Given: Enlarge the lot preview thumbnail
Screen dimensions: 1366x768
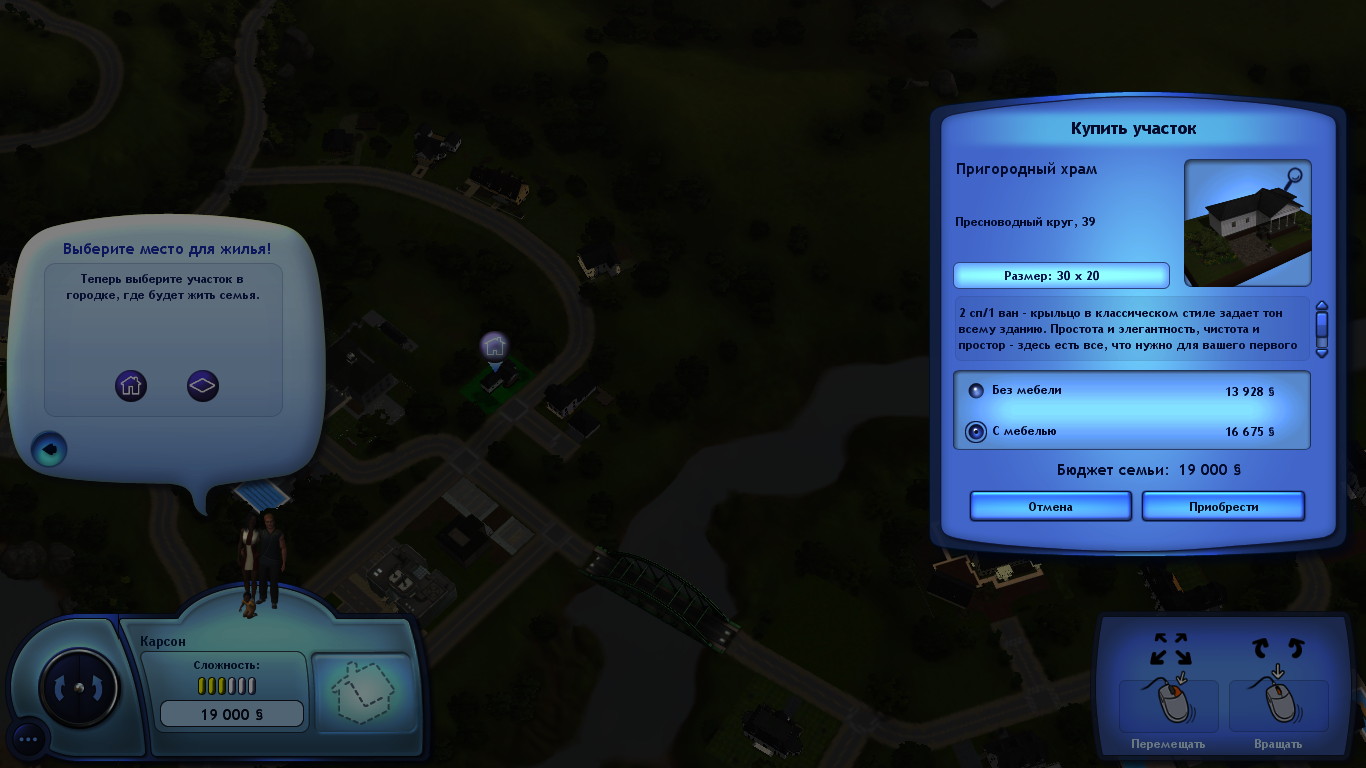Looking at the screenshot, I should tap(1294, 178).
